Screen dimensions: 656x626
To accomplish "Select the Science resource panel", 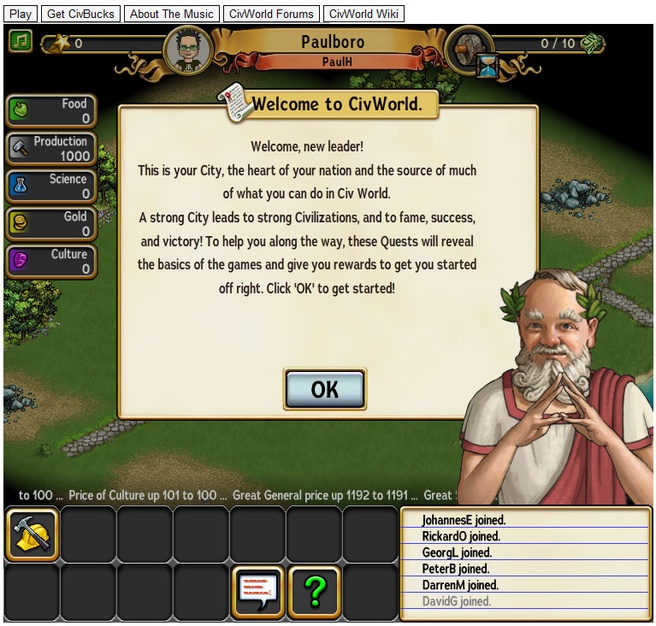I will (x=51, y=186).
